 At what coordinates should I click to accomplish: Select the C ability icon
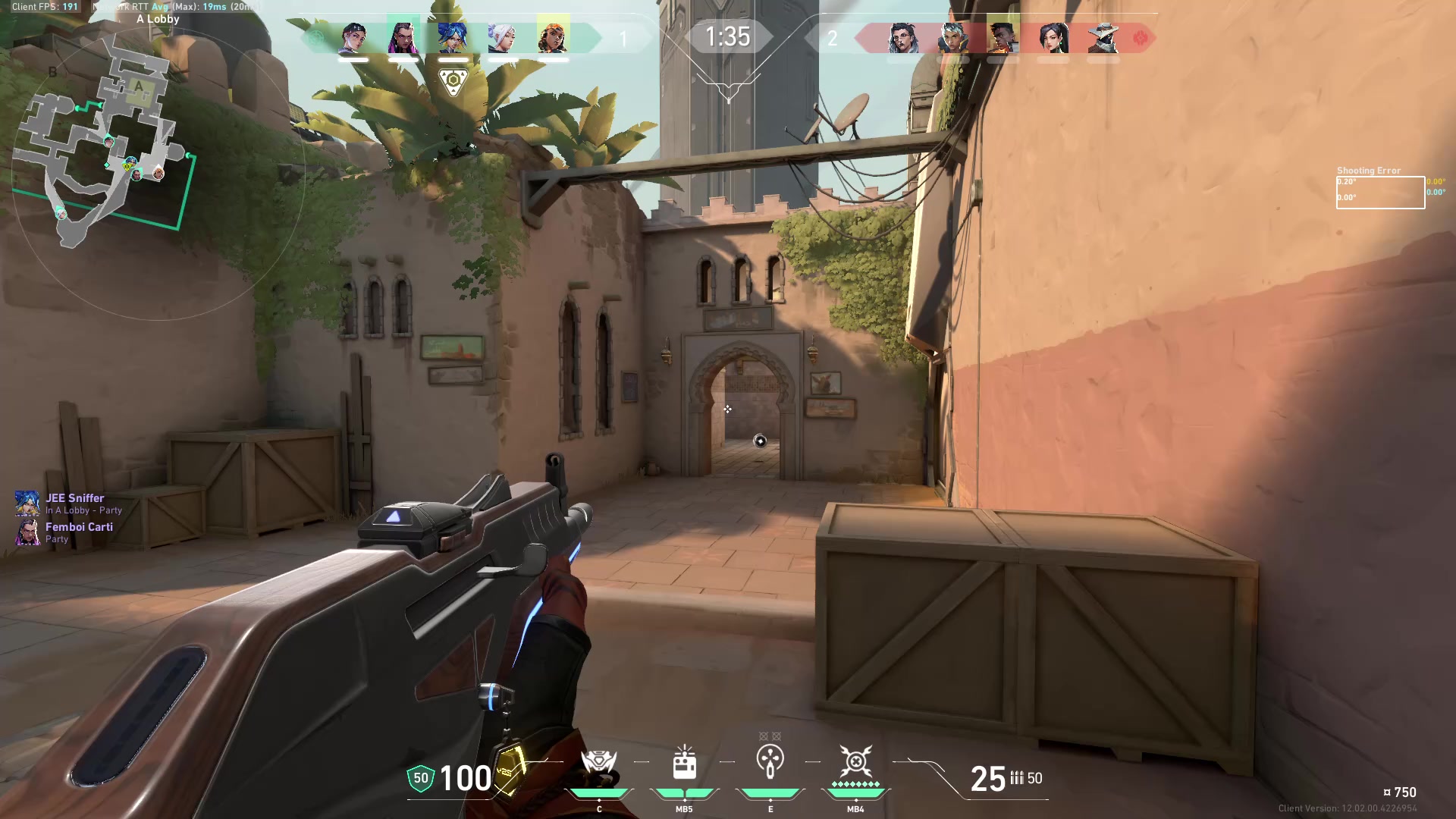point(599,762)
